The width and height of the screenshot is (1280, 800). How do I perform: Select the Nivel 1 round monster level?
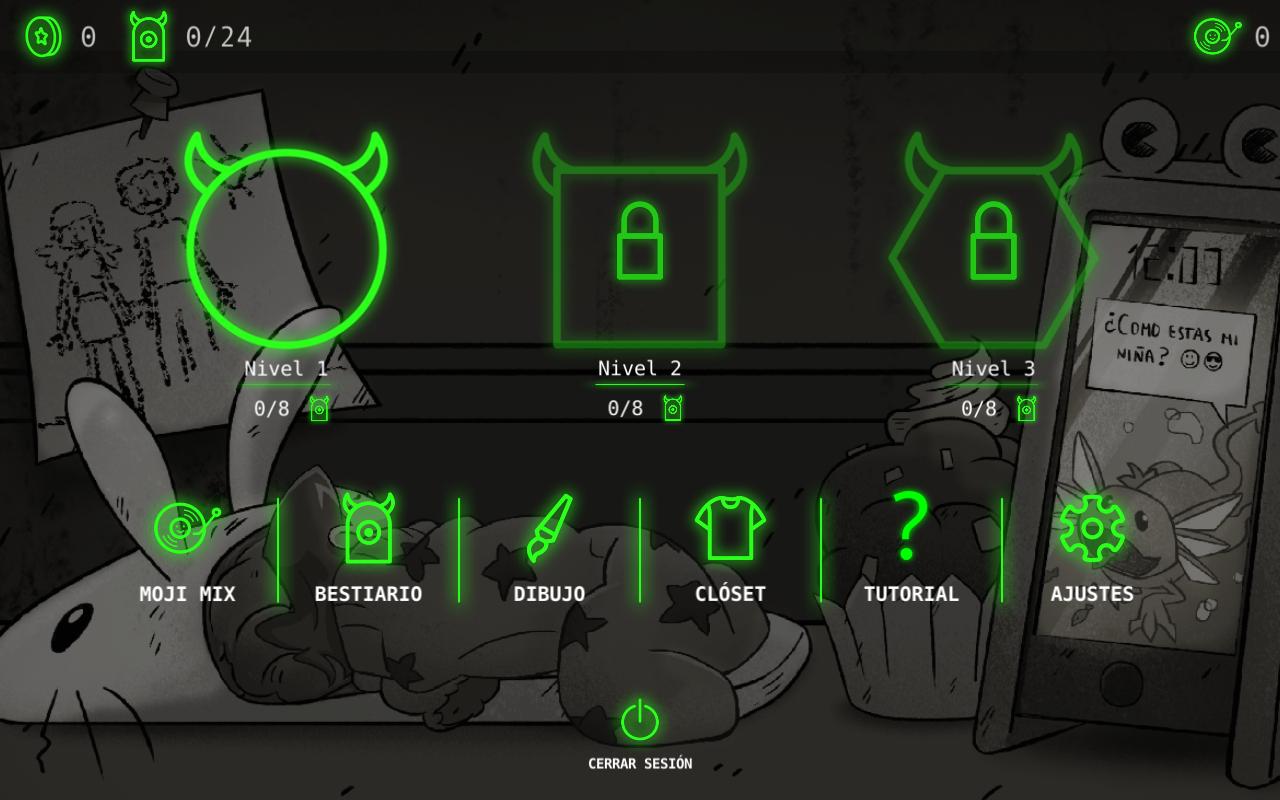click(286, 248)
